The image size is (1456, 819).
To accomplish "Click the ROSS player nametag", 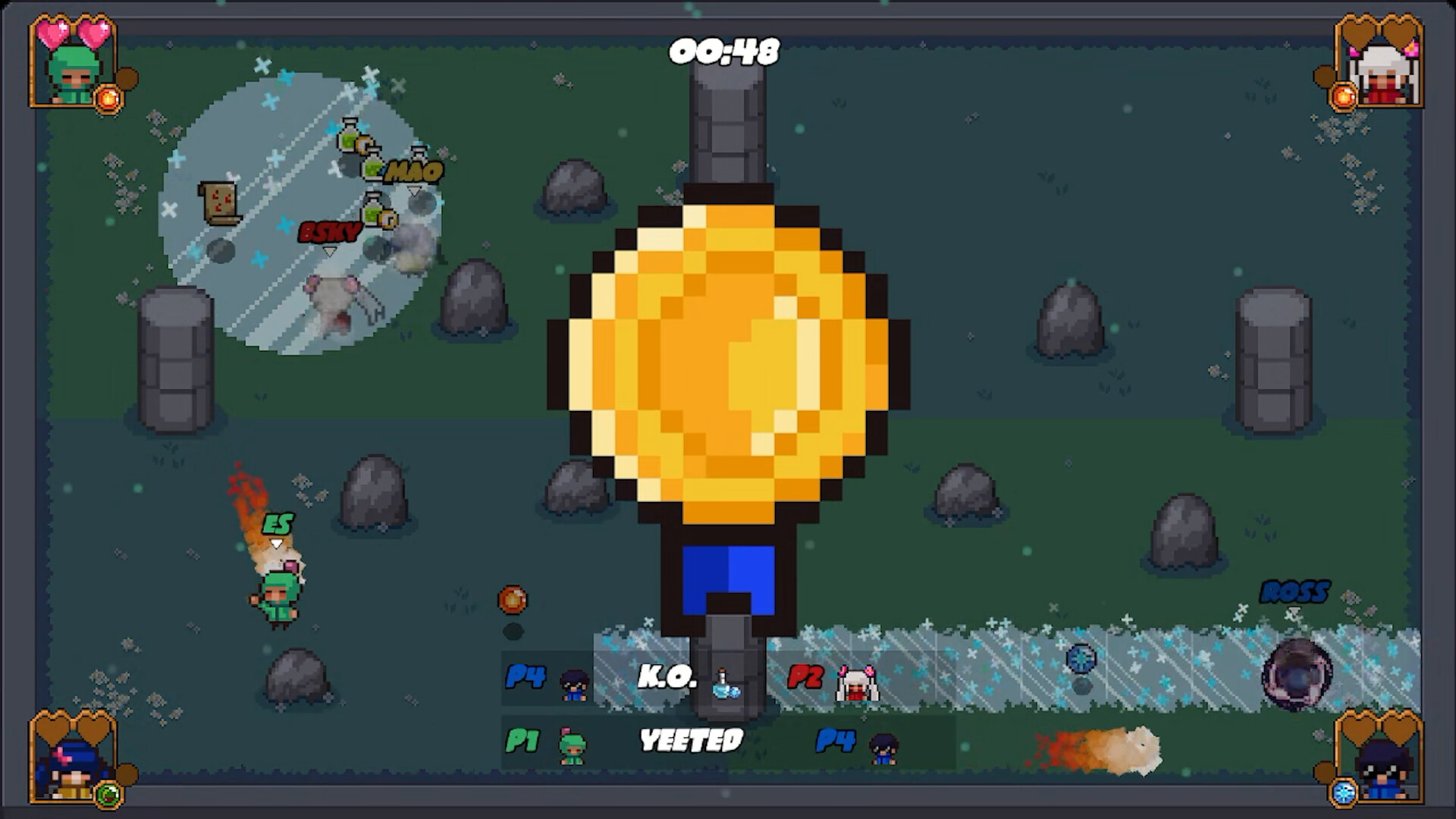I will pos(1296,590).
